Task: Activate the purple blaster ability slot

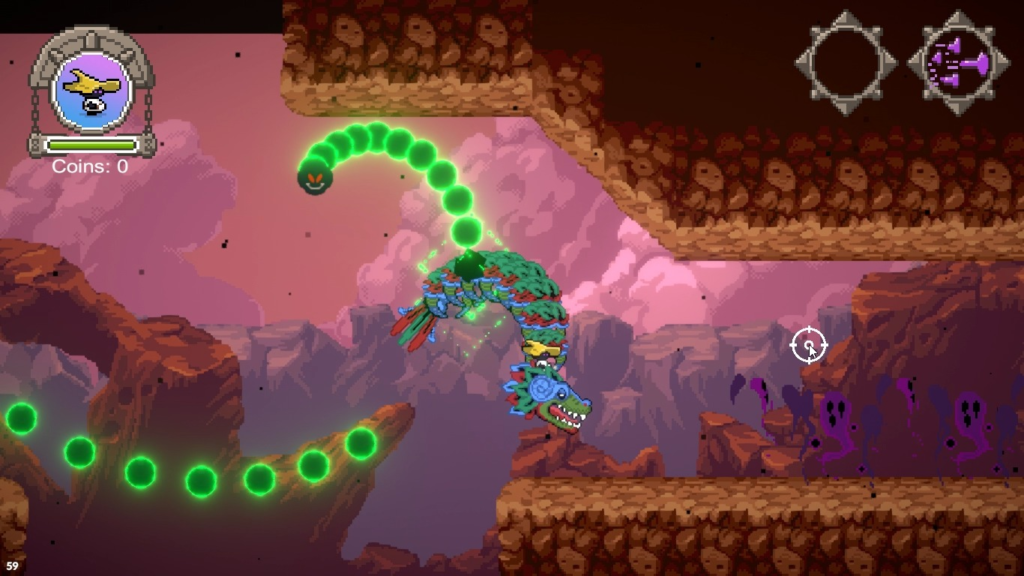Action: click(x=958, y=63)
